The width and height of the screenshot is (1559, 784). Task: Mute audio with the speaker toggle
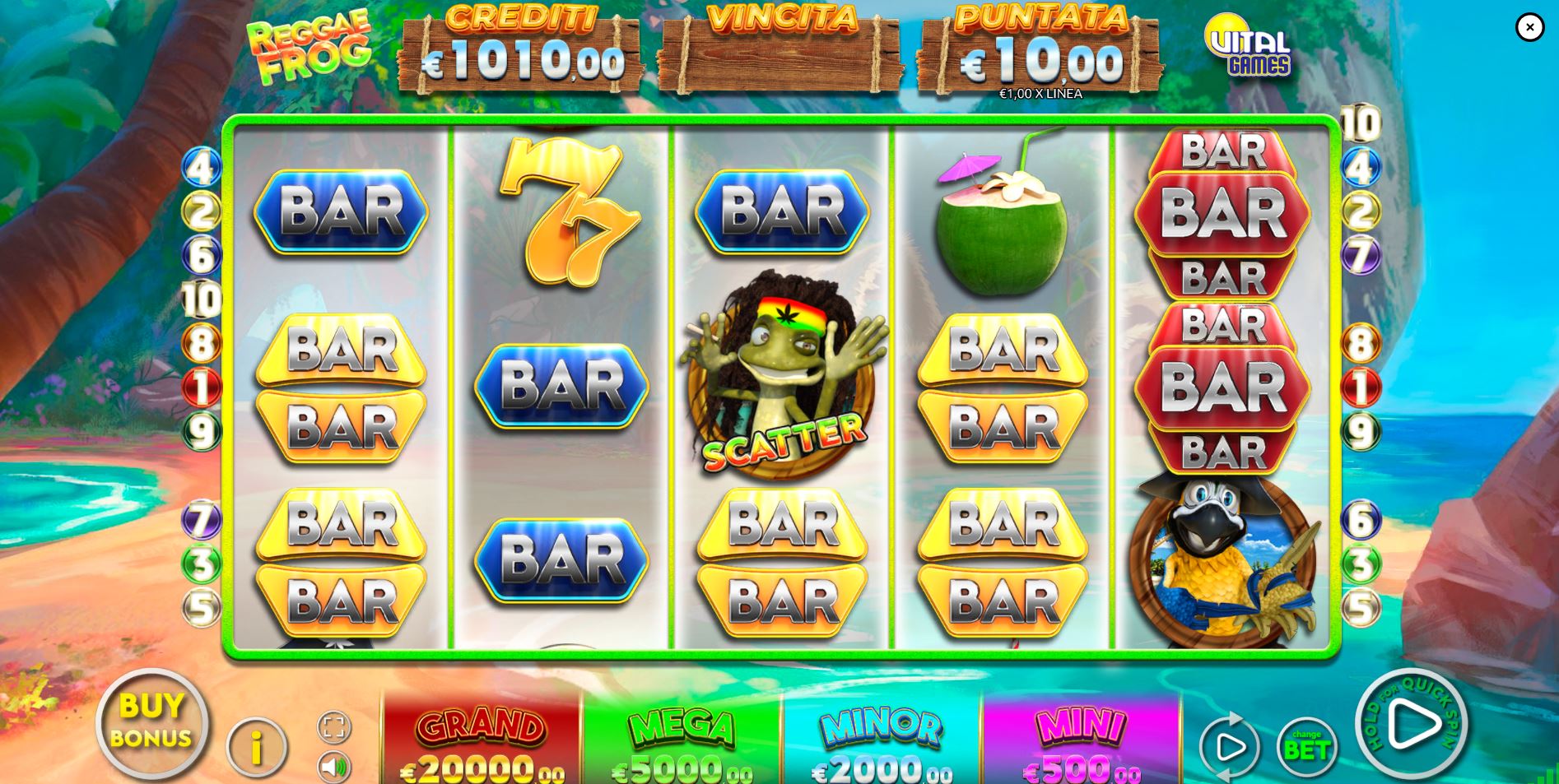tap(332, 766)
